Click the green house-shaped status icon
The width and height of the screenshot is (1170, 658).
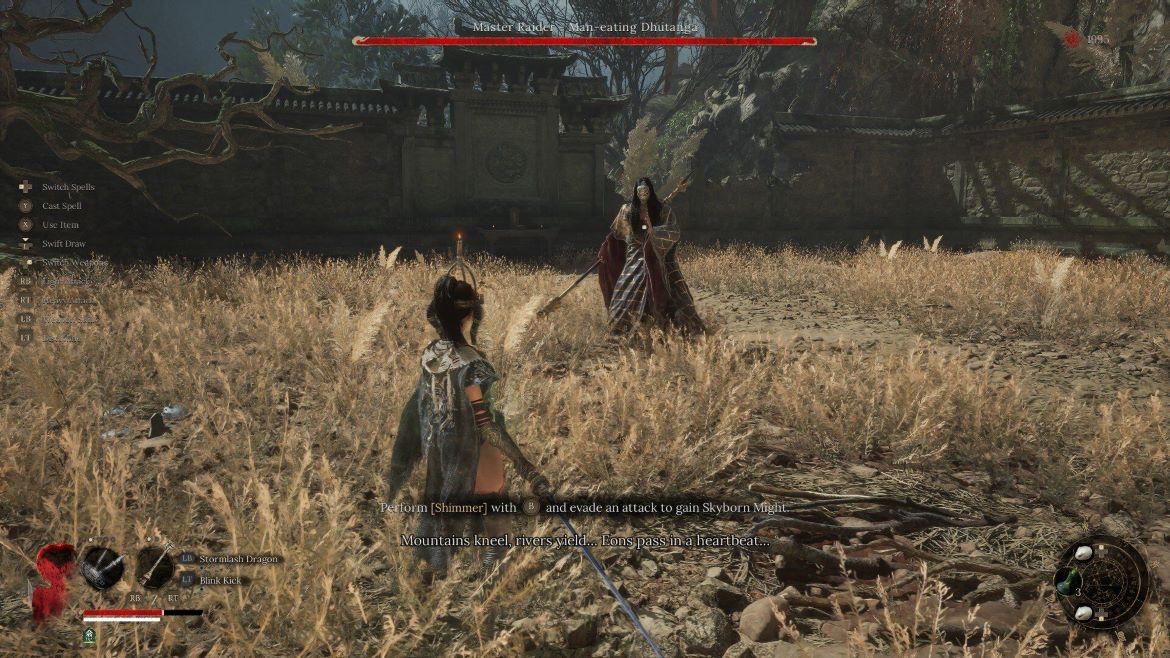click(90, 634)
